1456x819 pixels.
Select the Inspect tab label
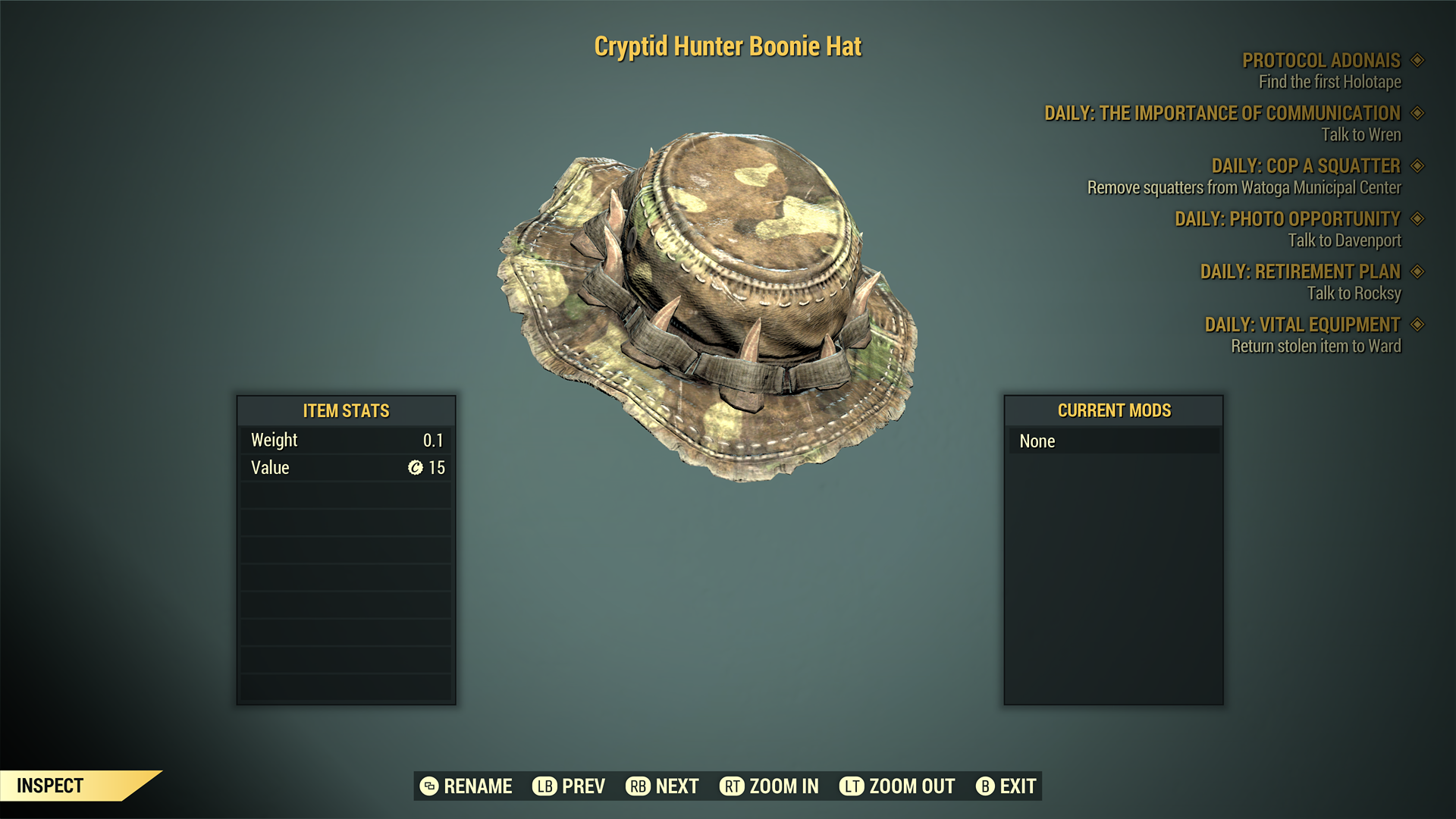(51, 786)
